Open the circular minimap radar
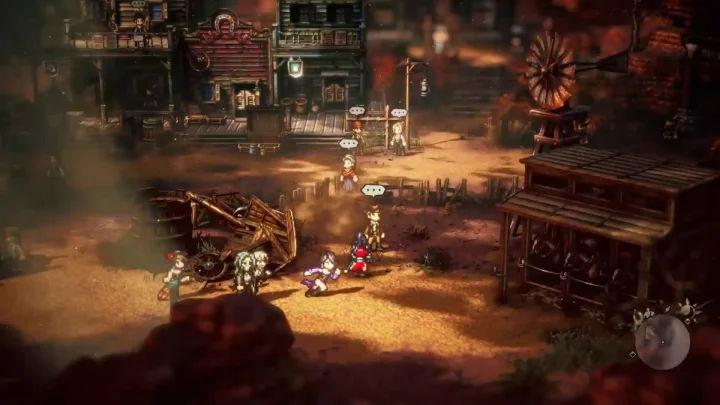 [662, 342]
